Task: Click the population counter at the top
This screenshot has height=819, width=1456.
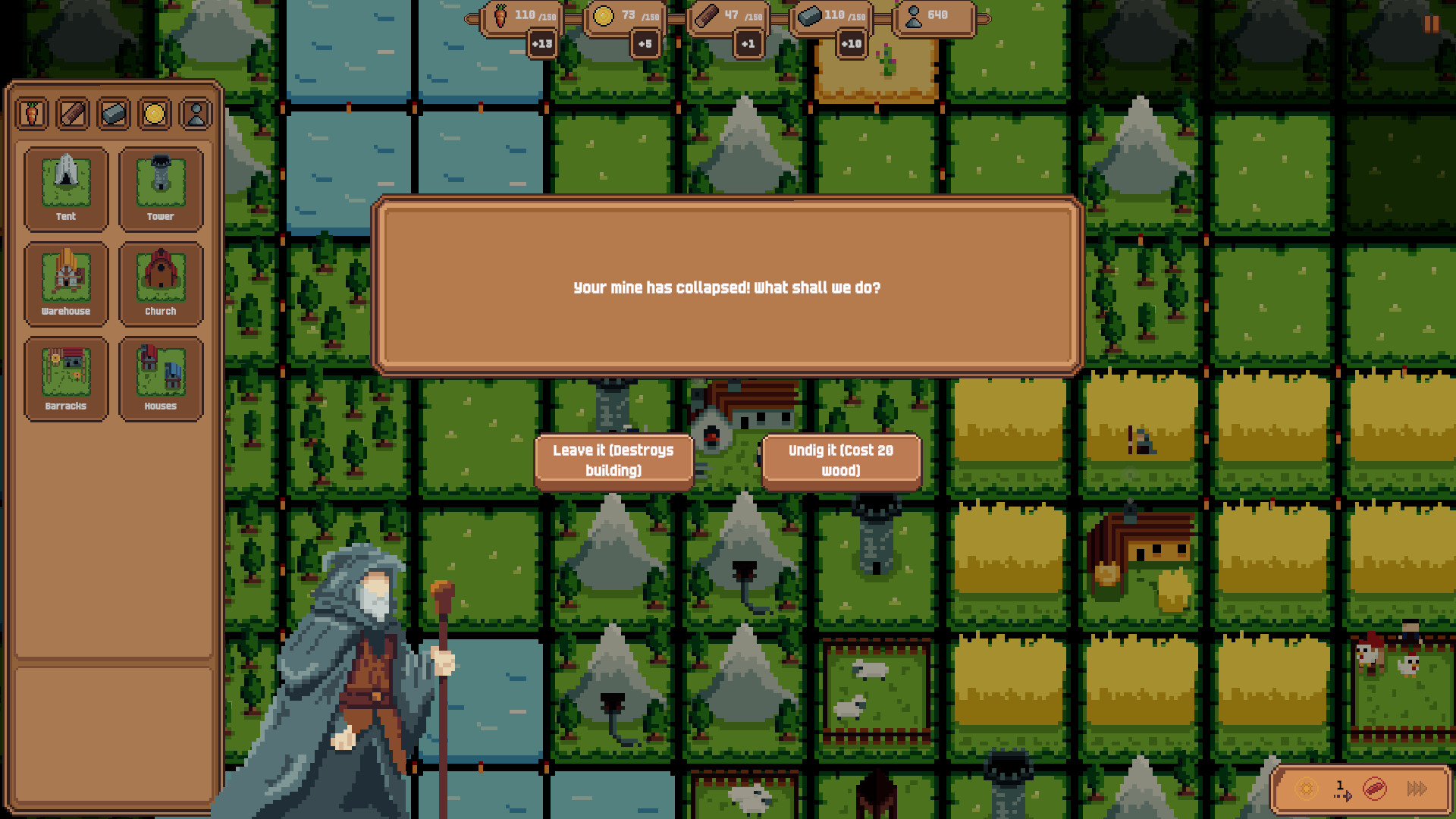Action: pos(933,15)
